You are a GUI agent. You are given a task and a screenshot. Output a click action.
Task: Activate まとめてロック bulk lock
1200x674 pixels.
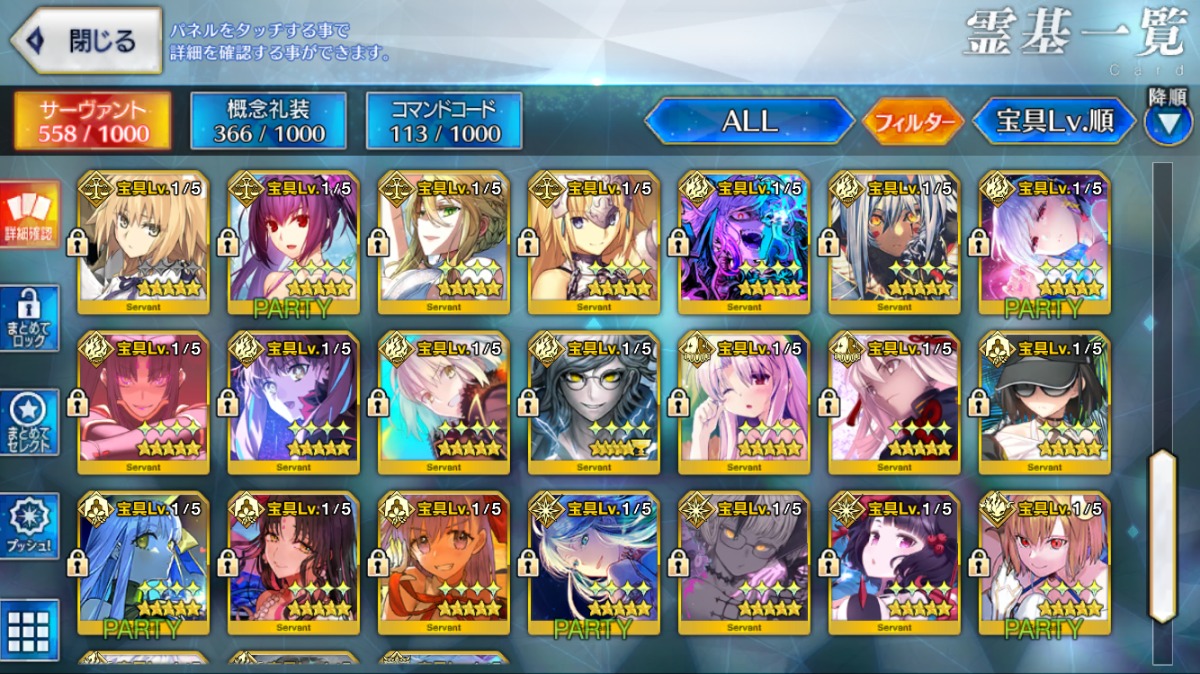coord(29,318)
